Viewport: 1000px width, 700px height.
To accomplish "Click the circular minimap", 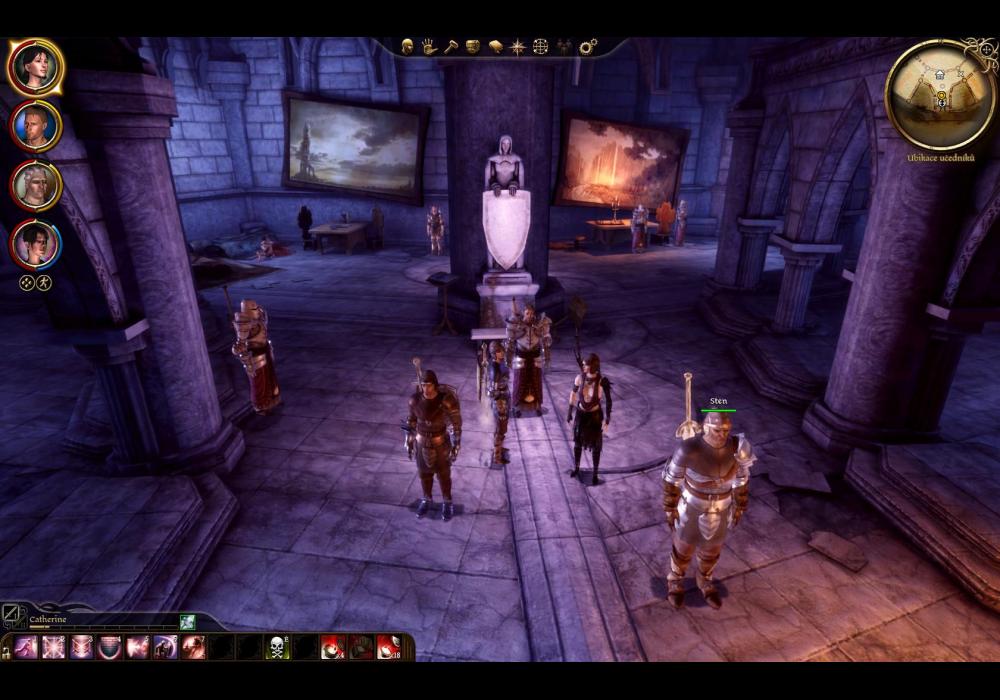I will tap(940, 95).
